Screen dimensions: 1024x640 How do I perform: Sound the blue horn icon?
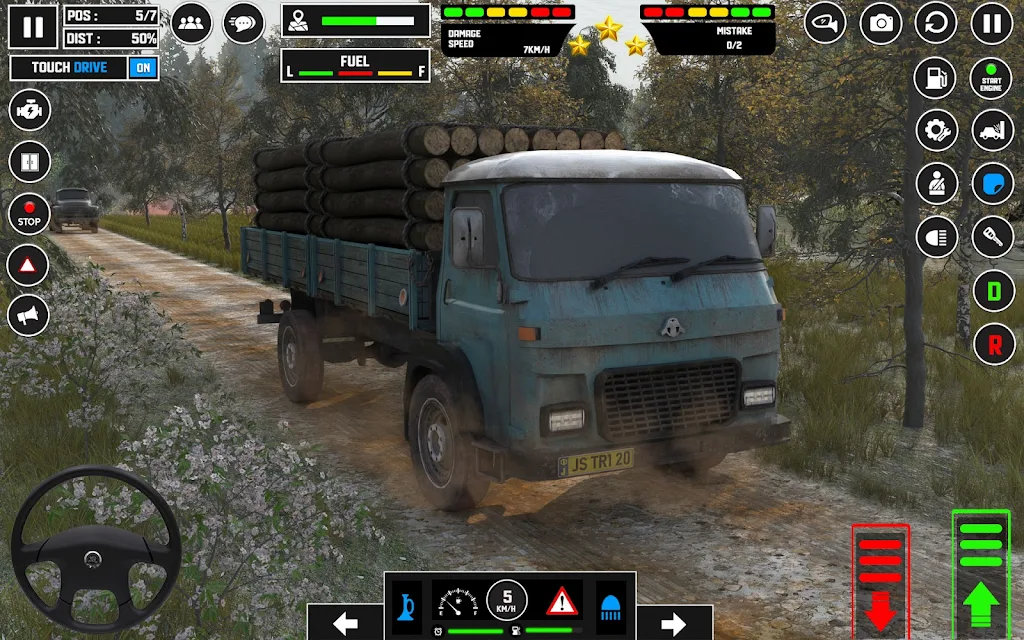coord(406,601)
